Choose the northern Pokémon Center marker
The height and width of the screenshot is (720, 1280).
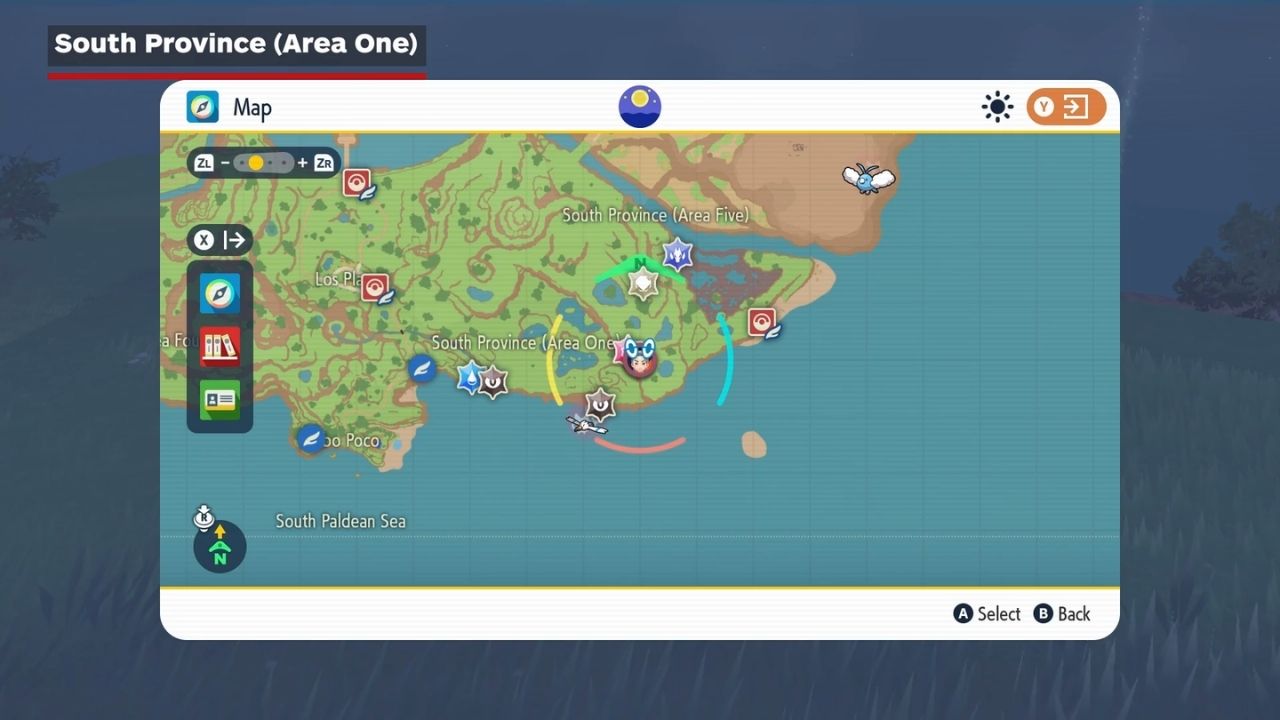point(358,183)
